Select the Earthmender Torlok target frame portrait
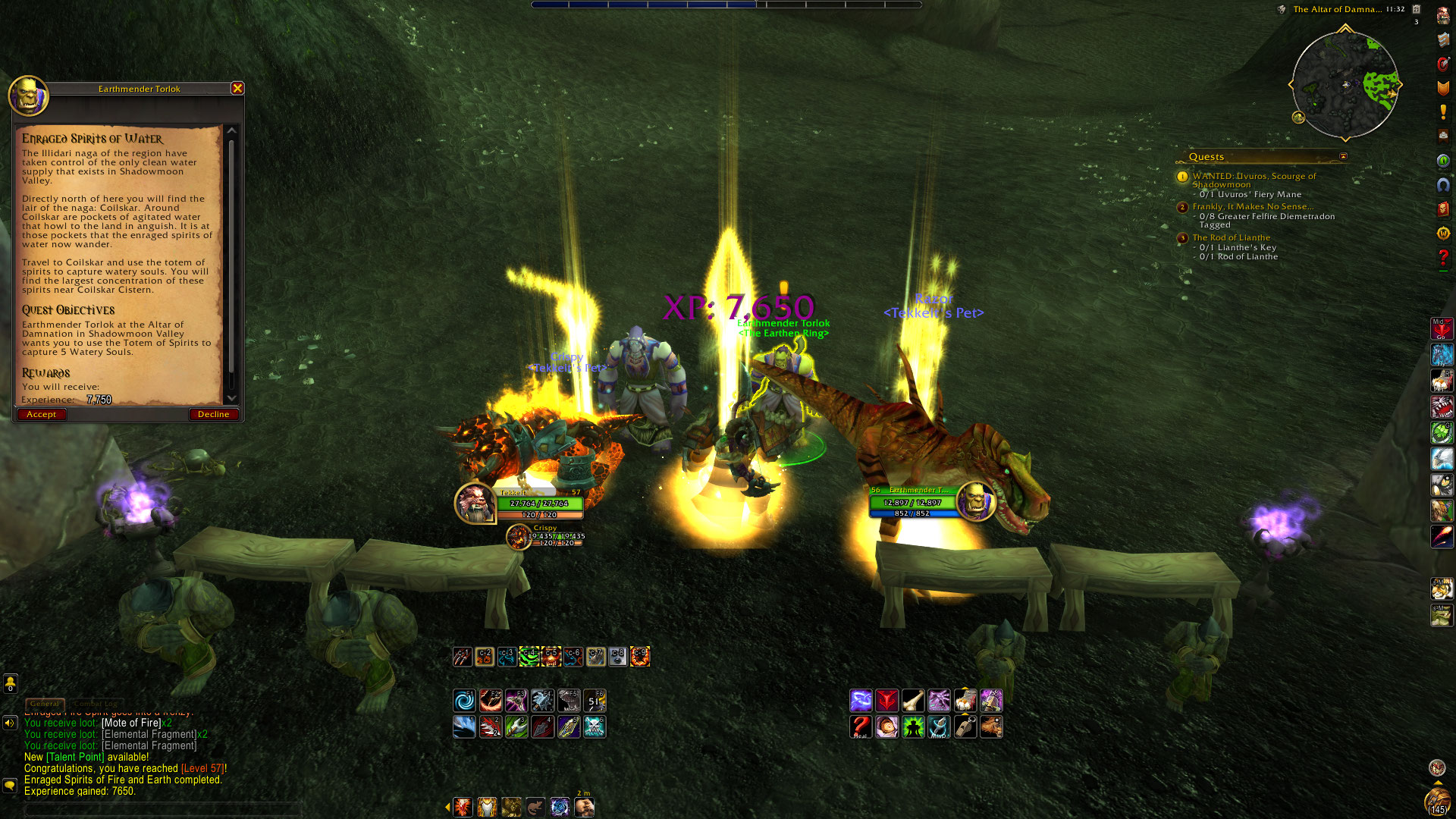 click(x=974, y=501)
